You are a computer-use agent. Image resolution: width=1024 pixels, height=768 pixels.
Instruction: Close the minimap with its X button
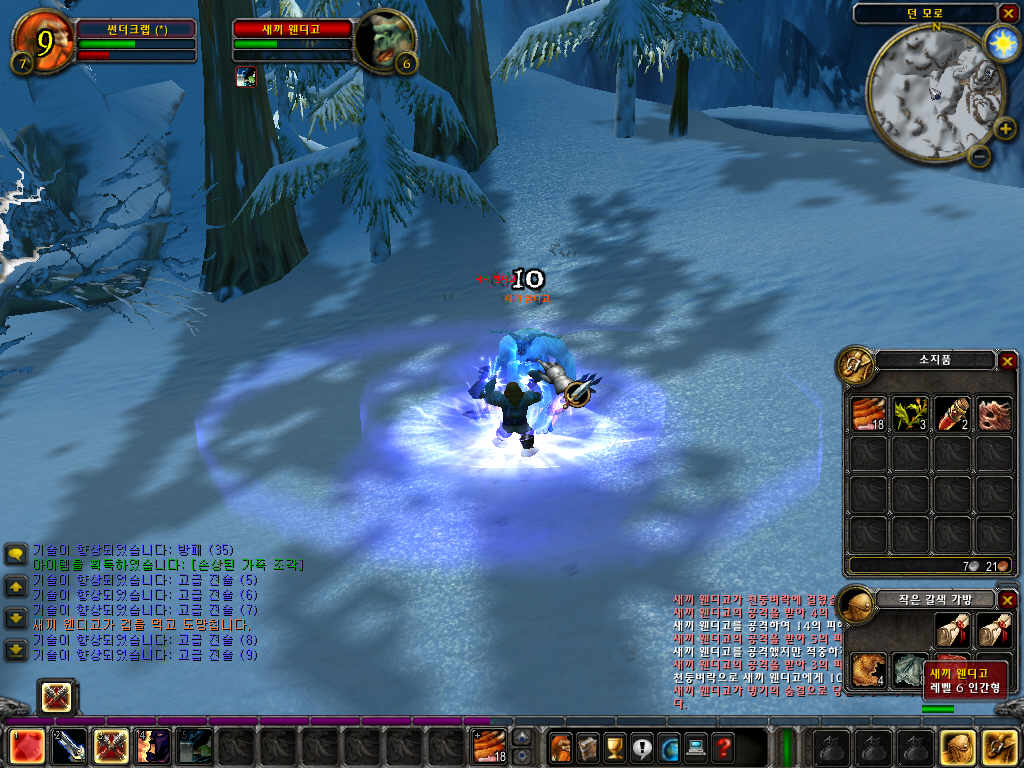(1007, 13)
